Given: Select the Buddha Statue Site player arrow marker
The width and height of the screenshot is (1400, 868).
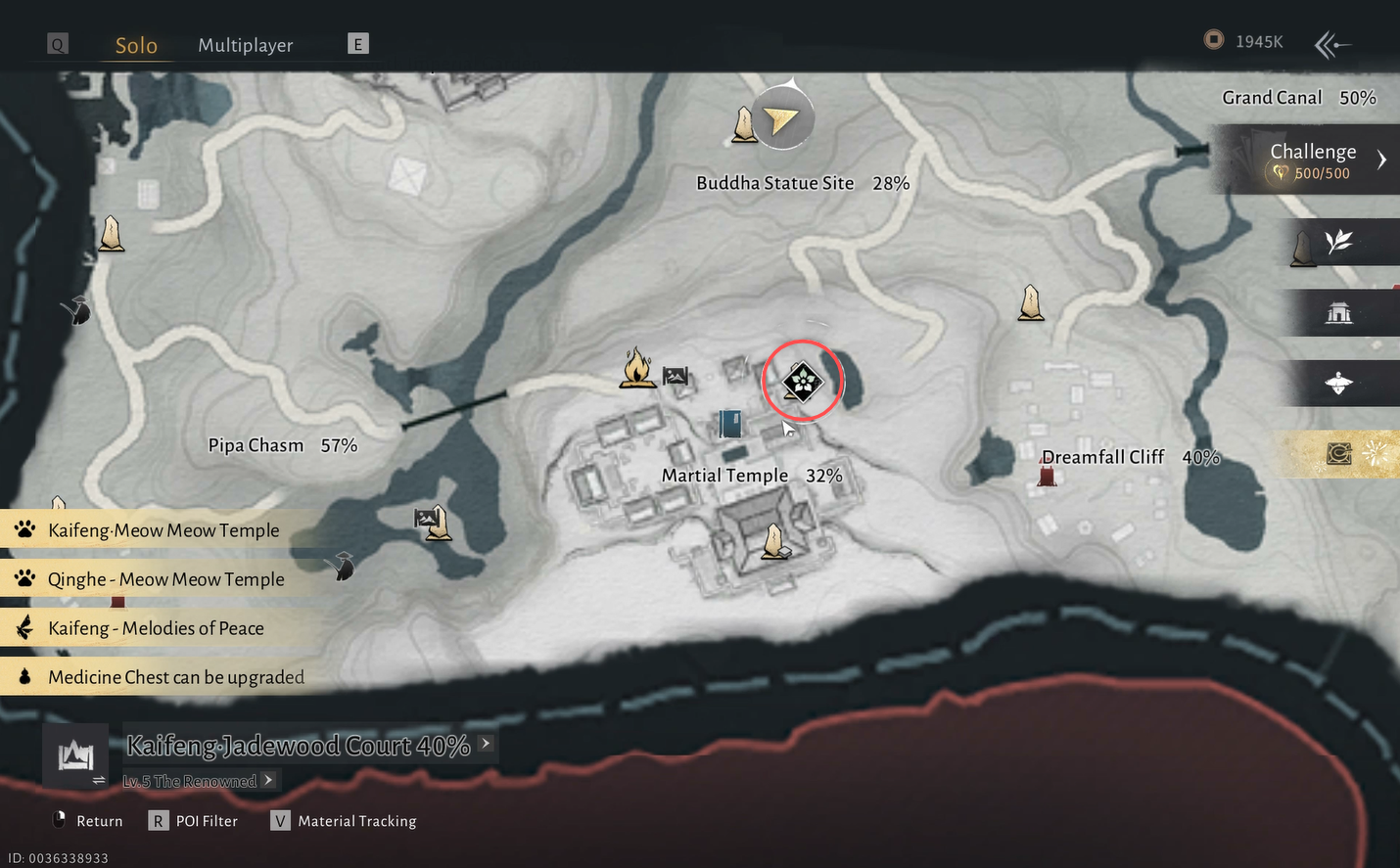Looking at the screenshot, I should [x=780, y=120].
